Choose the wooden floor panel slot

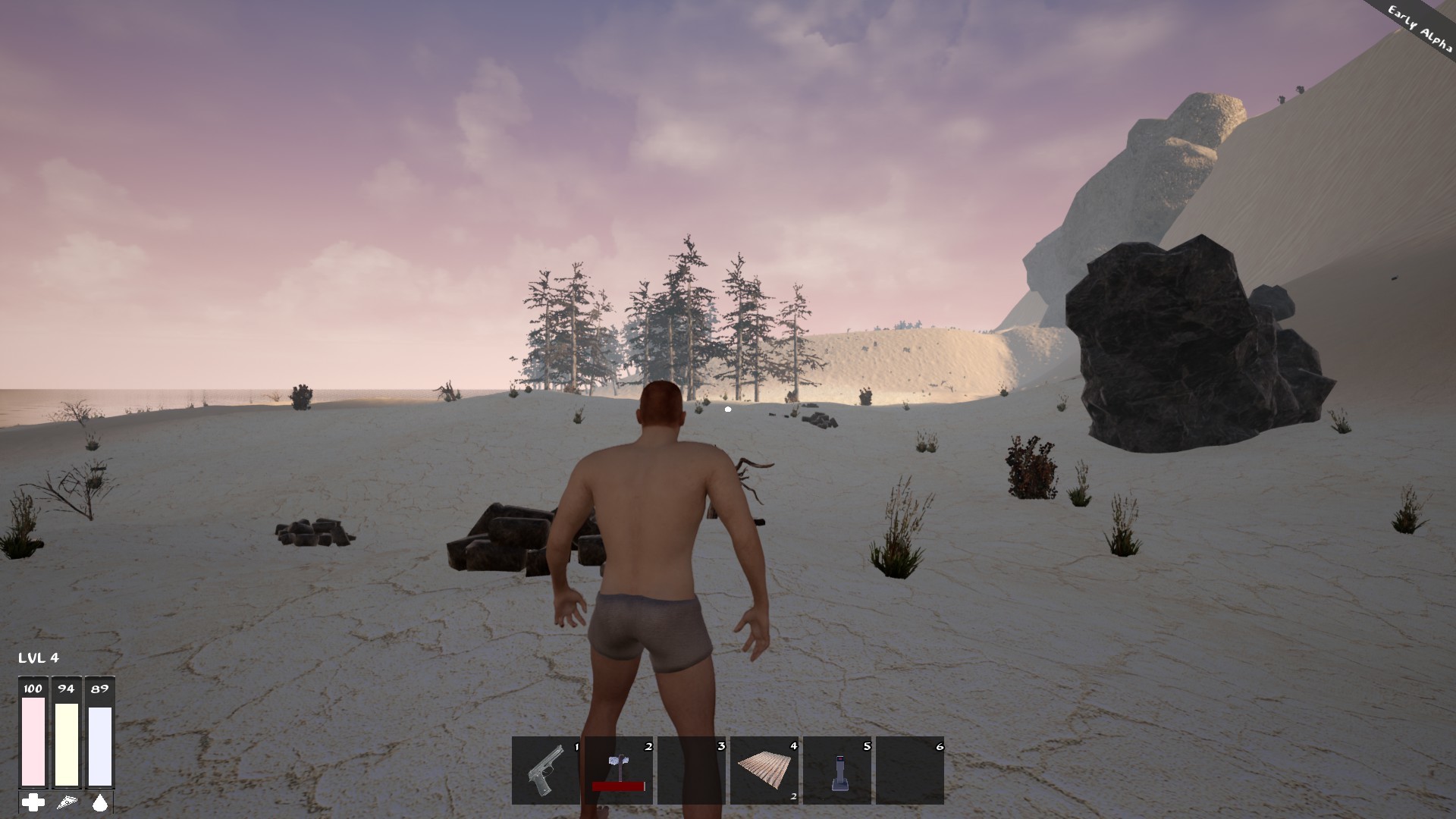[764, 770]
